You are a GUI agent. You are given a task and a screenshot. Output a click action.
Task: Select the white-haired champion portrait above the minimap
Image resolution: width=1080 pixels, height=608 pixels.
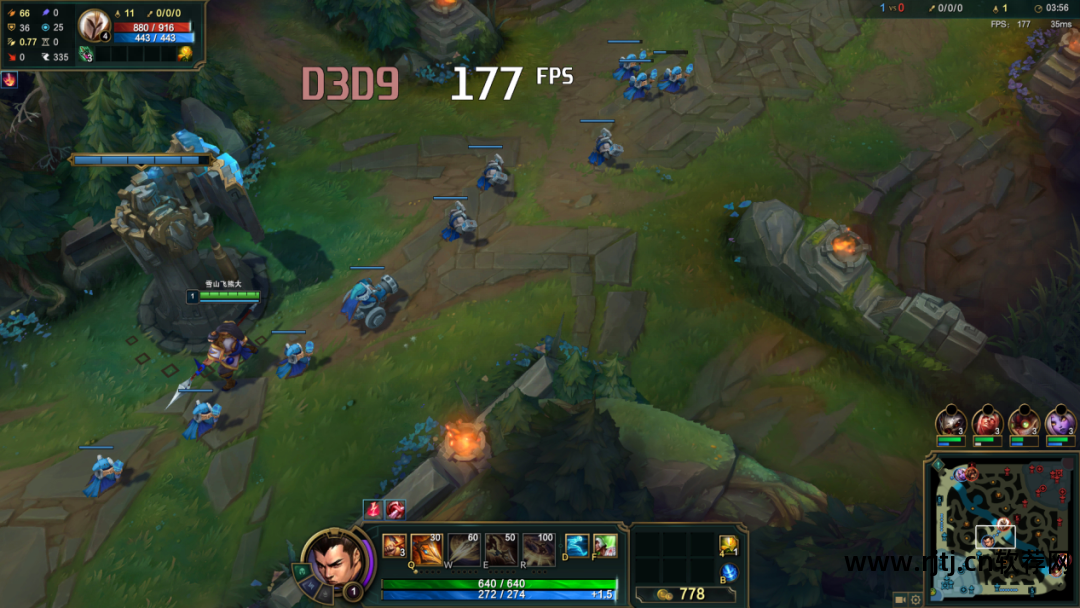point(949,421)
